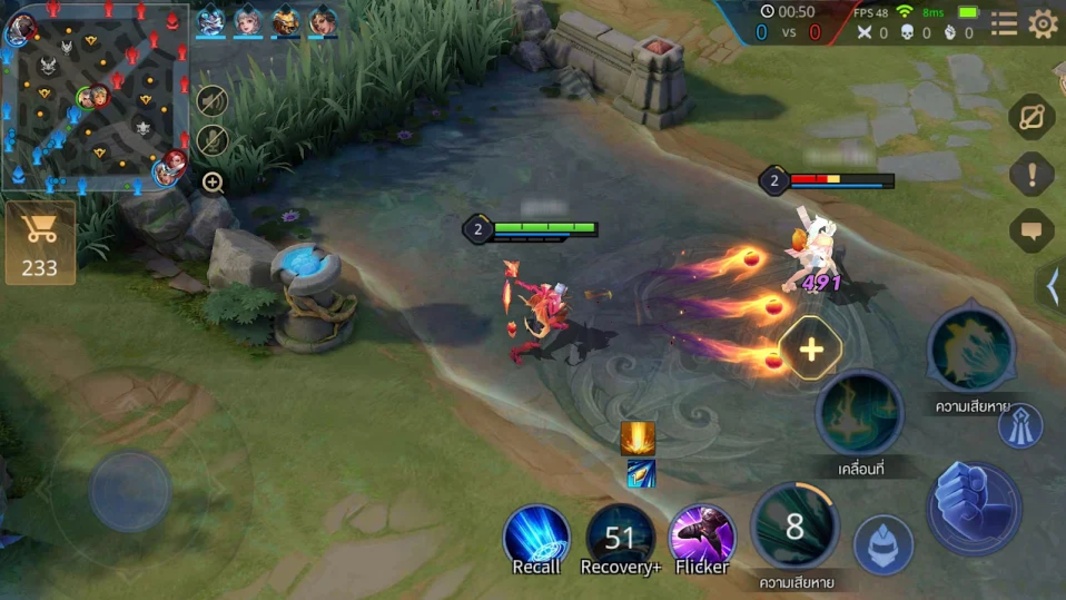Viewport: 1066px width, 600px height.
Task: Activate the เคลื่อนที่ movement skill
Action: point(860,415)
